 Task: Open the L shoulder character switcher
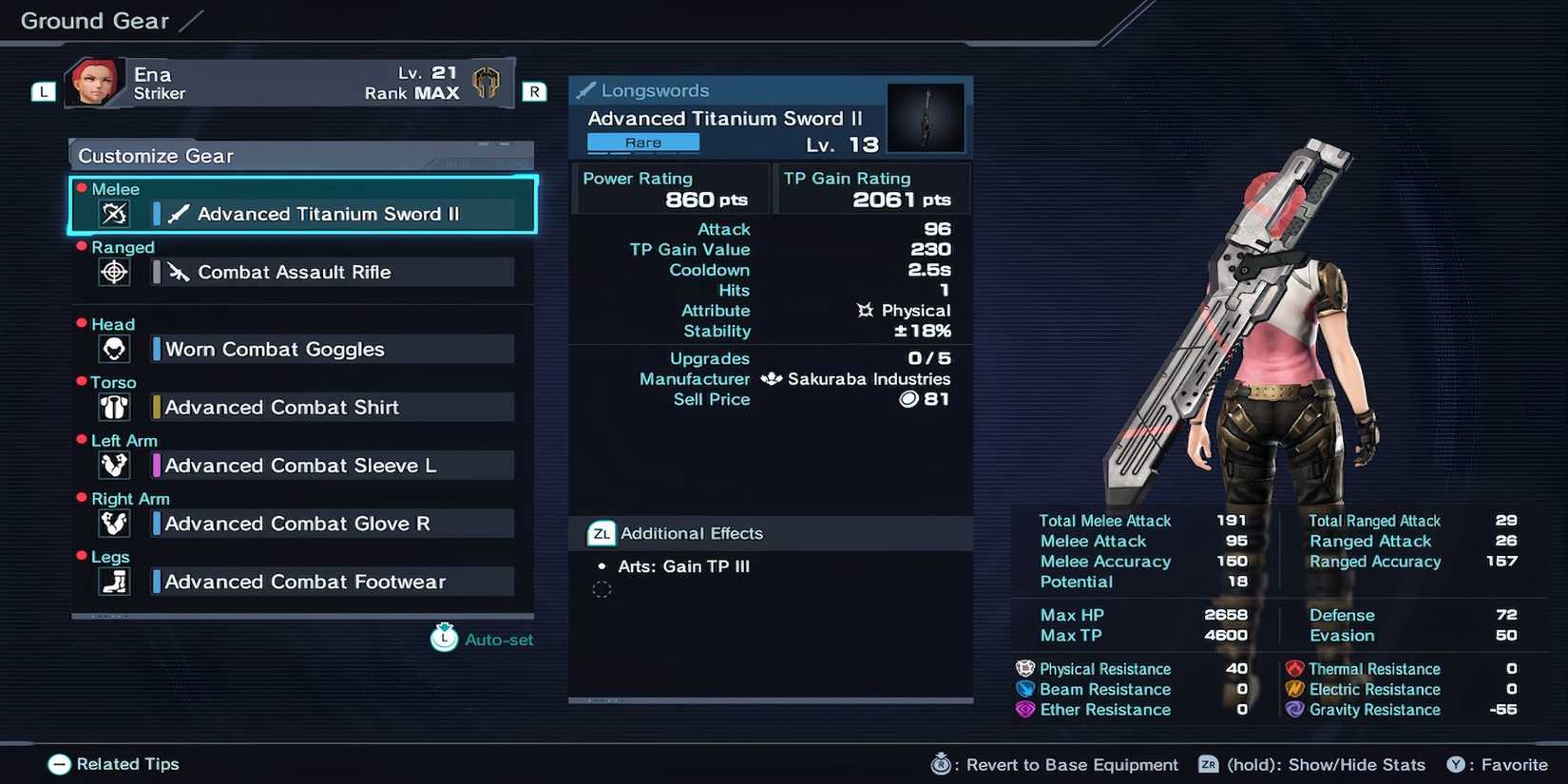tap(43, 91)
